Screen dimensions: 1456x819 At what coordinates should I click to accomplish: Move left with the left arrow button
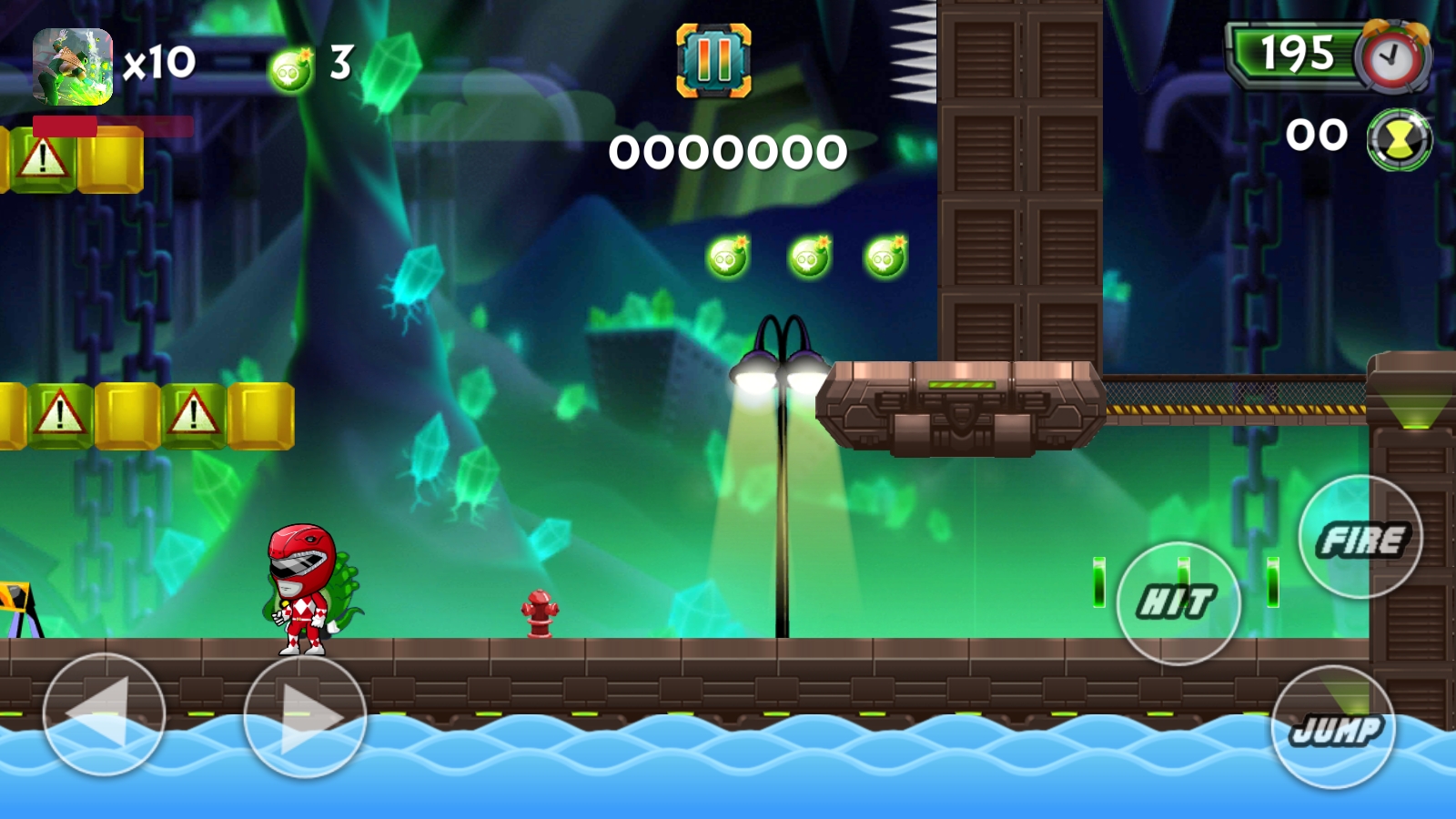tap(104, 715)
